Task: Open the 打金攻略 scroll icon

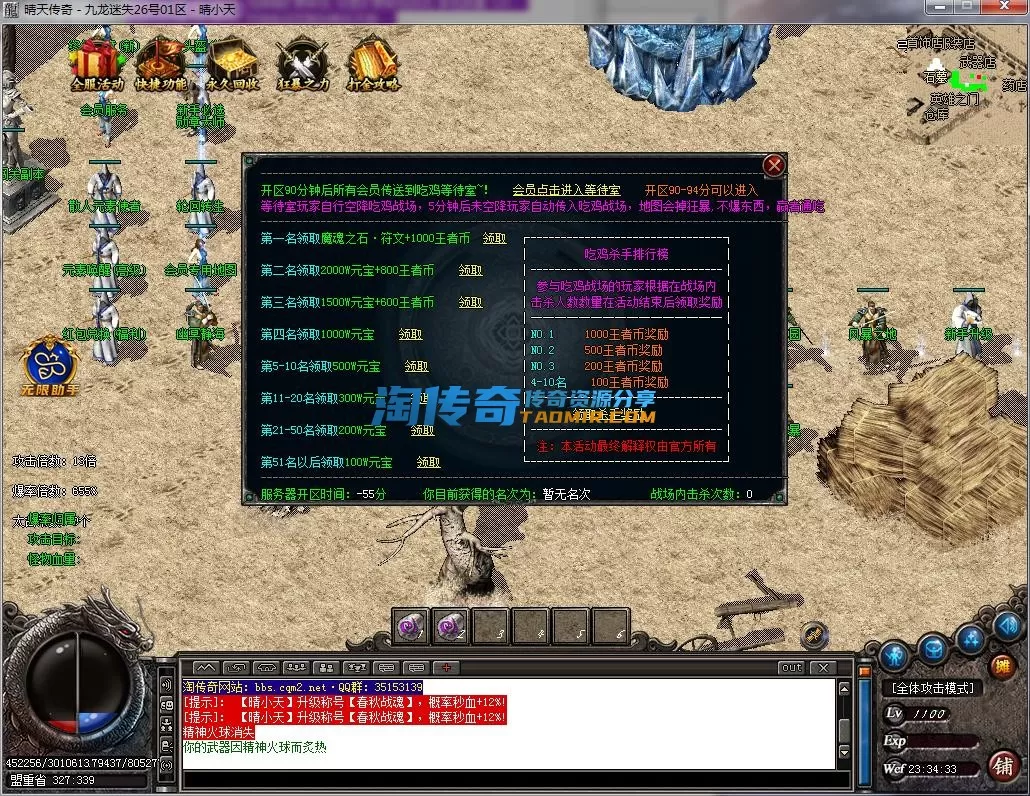Action: point(373,62)
